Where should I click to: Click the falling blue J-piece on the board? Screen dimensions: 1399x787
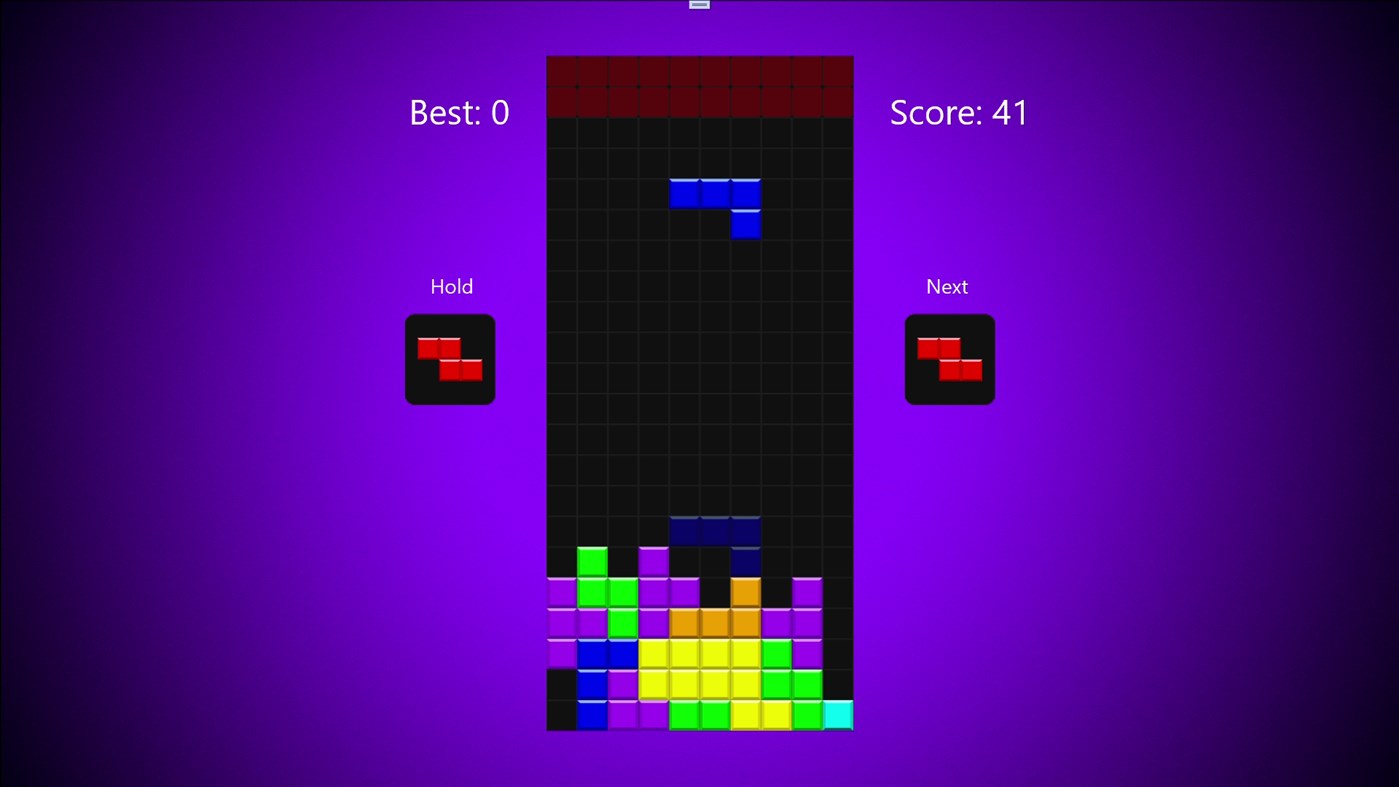[x=714, y=193]
